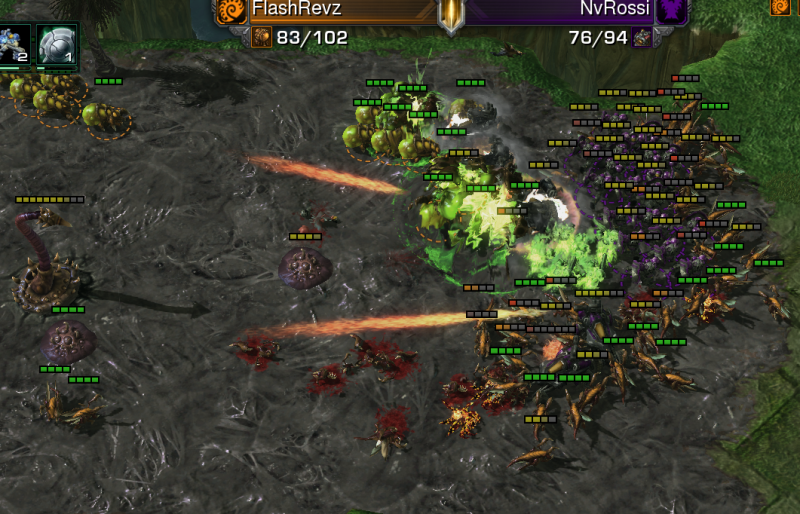800x514 pixels.
Task: Select the grey sphere production icon showing 1
Action: click(56, 45)
